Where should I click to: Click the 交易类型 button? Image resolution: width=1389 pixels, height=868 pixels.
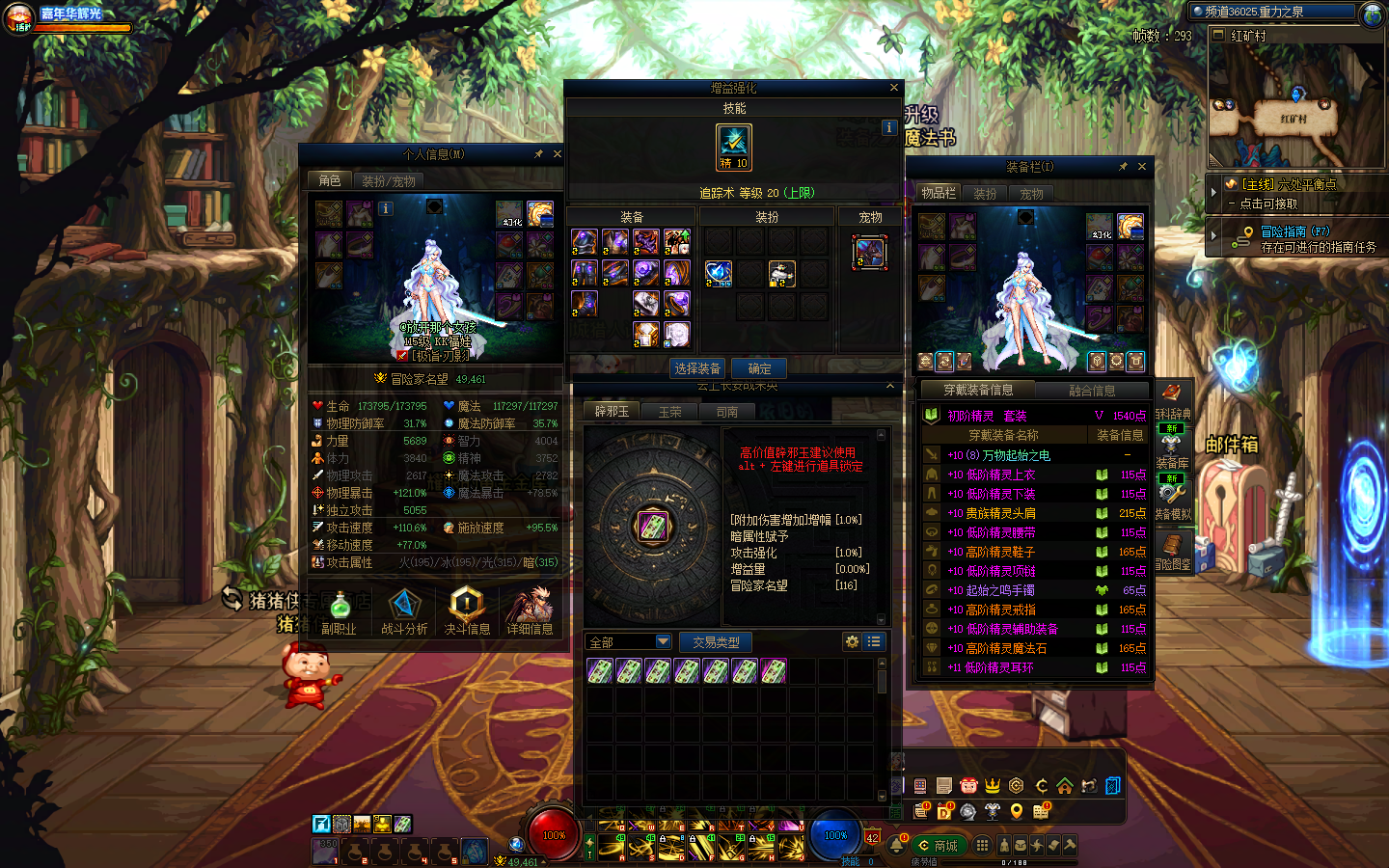[716, 642]
